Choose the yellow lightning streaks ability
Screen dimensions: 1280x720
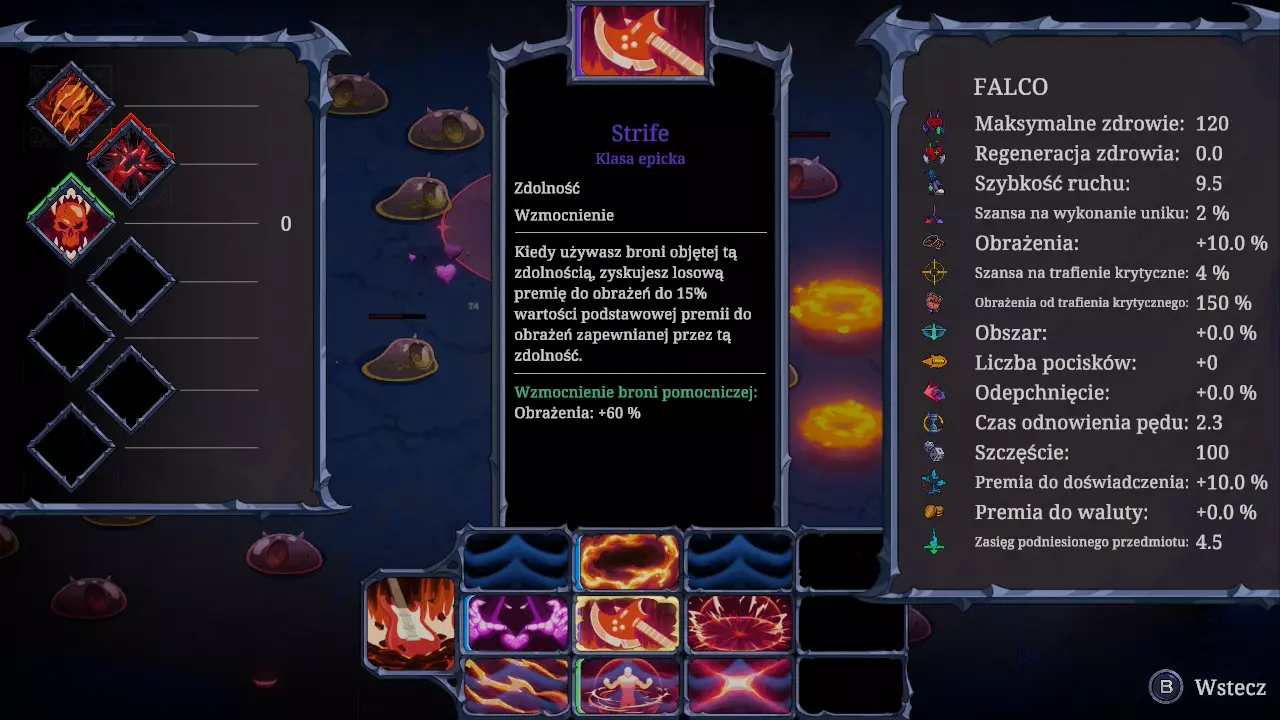tap(517, 685)
